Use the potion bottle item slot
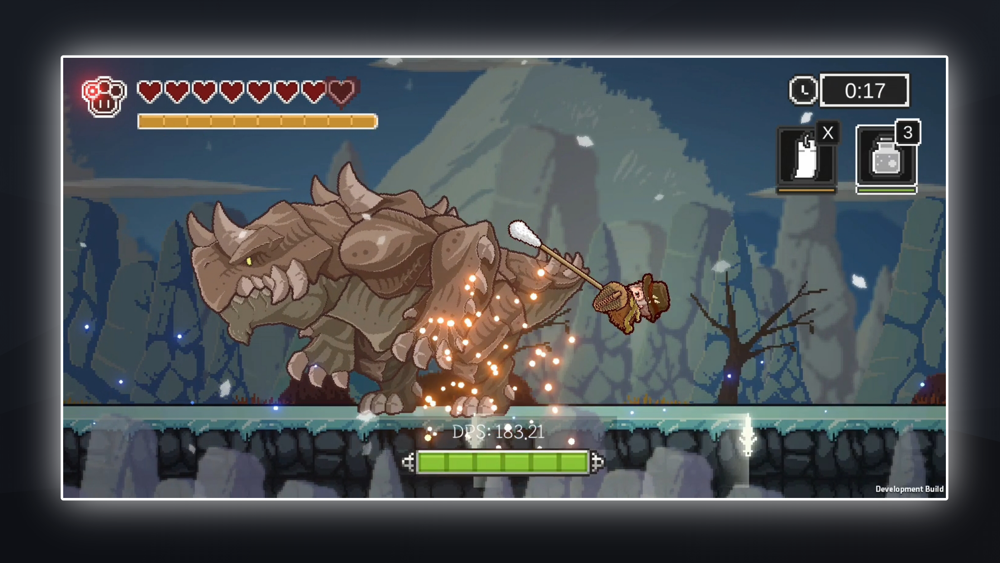The image size is (1000, 563). click(x=885, y=158)
